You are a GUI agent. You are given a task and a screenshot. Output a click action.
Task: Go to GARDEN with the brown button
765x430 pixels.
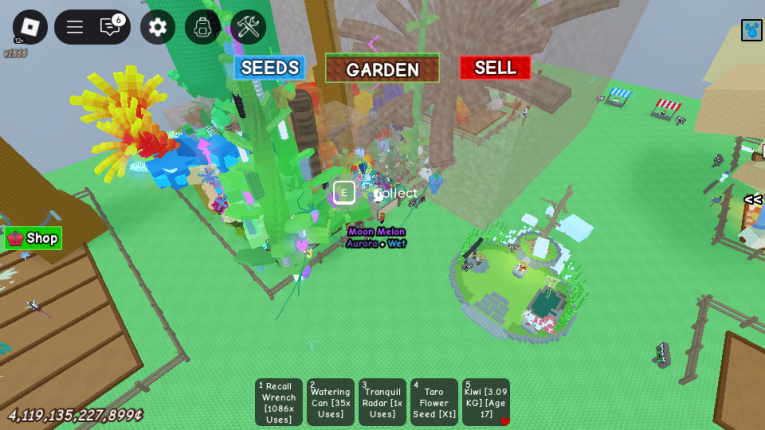(x=382, y=69)
